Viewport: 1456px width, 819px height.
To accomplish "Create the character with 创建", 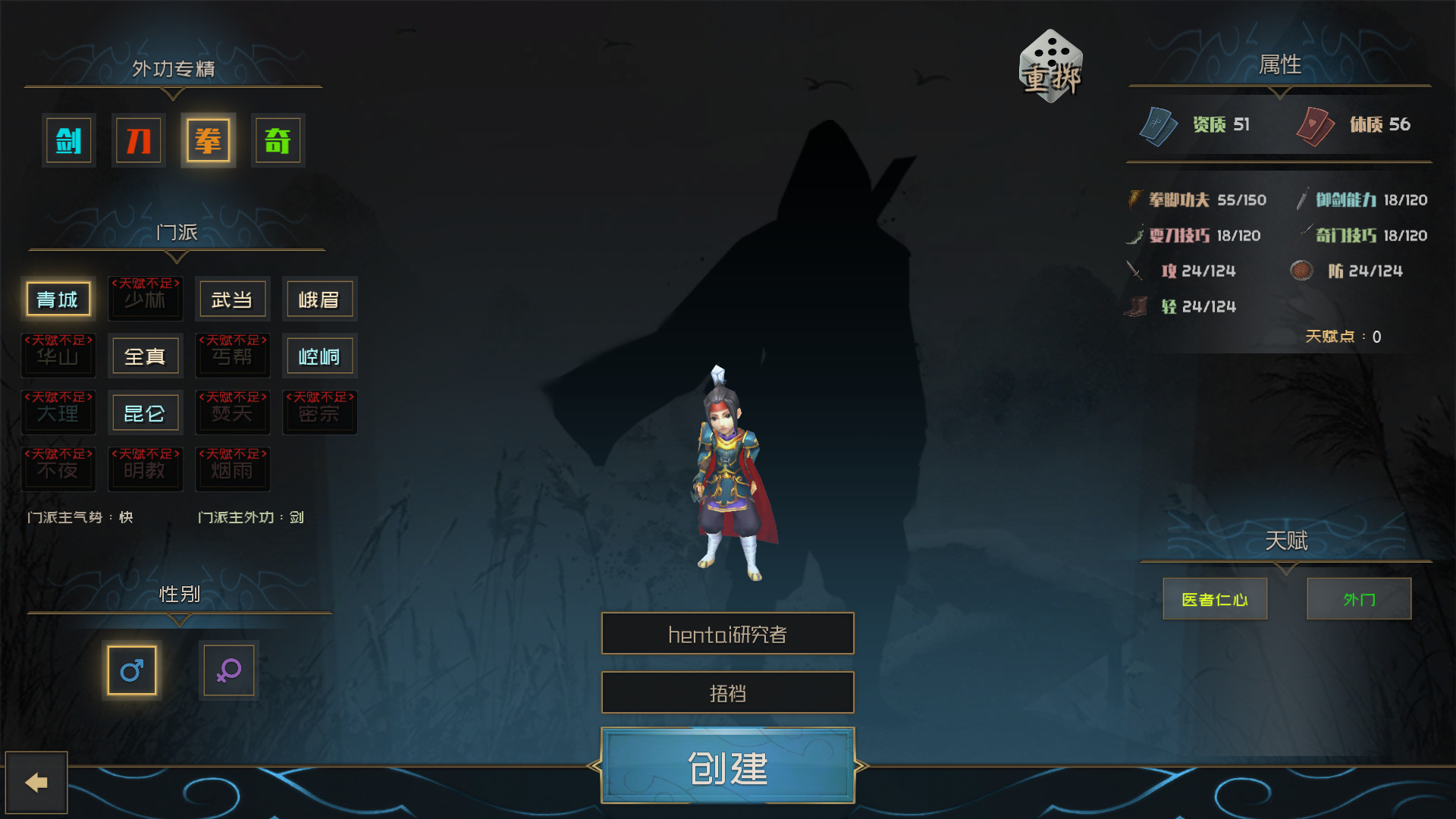I will point(727,767).
